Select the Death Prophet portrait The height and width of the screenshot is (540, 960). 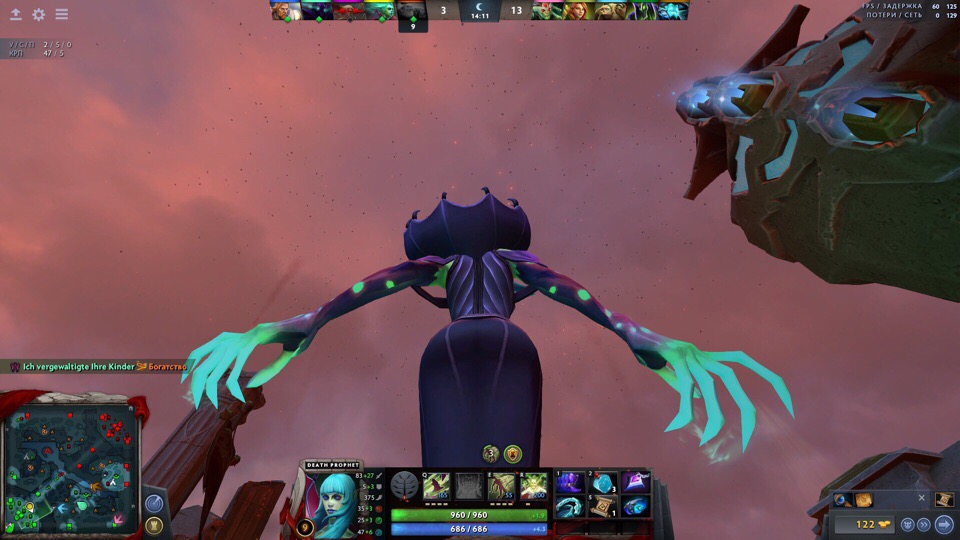point(335,495)
